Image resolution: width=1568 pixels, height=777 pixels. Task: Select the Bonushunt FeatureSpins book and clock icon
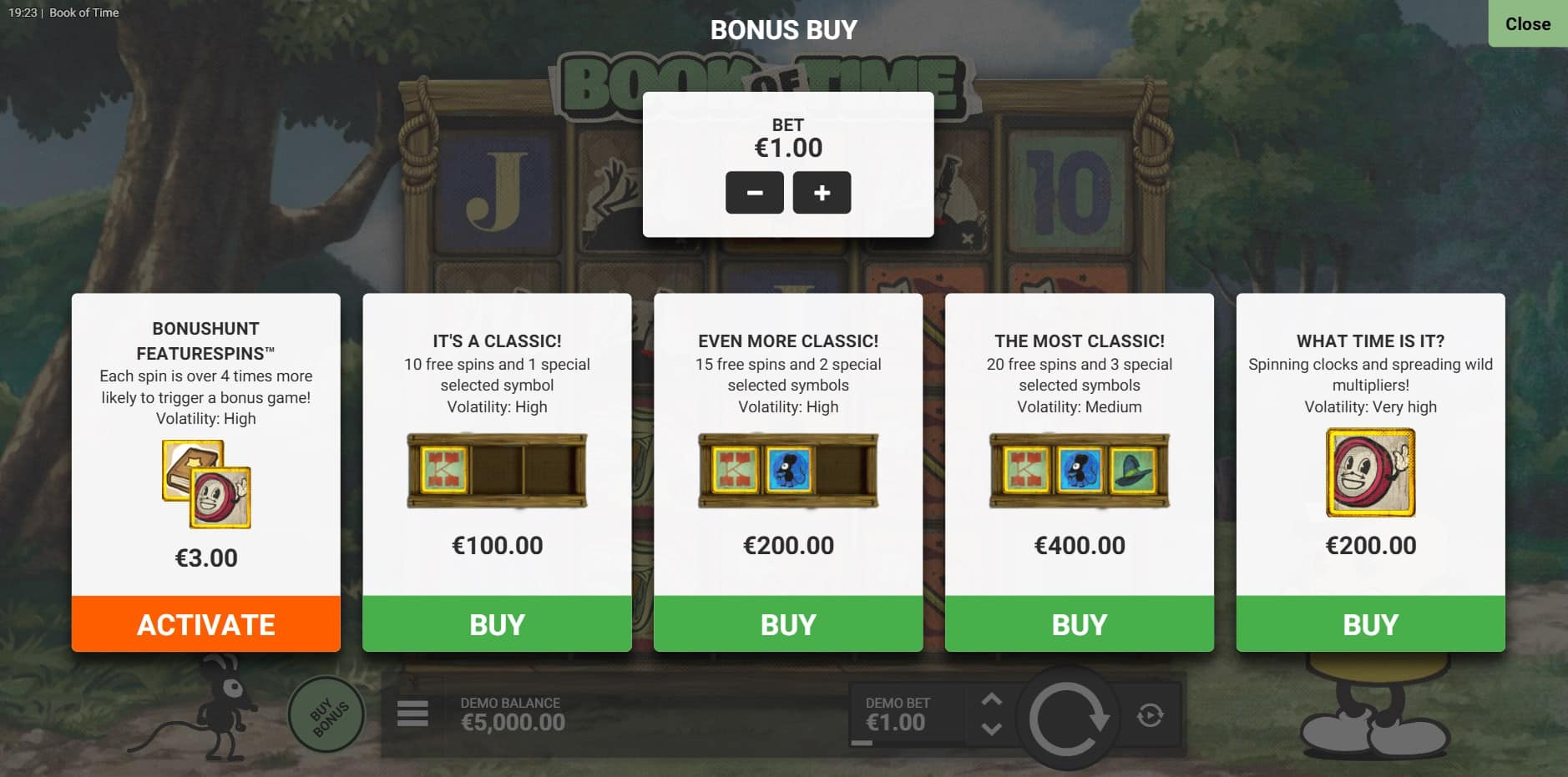[x=206, y=484]
